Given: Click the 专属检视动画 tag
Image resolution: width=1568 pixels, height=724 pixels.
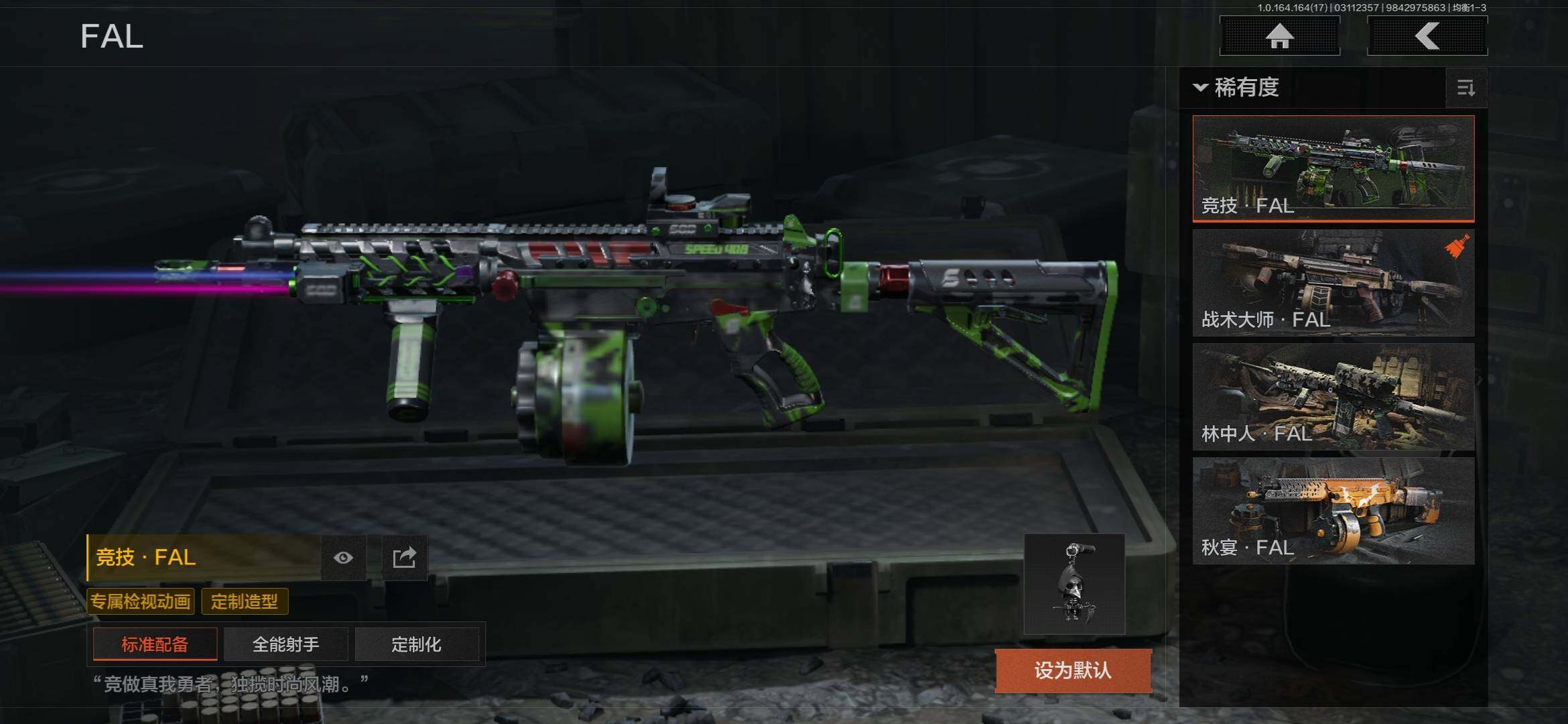Looking at the screenshot, I should pos(141,601).
